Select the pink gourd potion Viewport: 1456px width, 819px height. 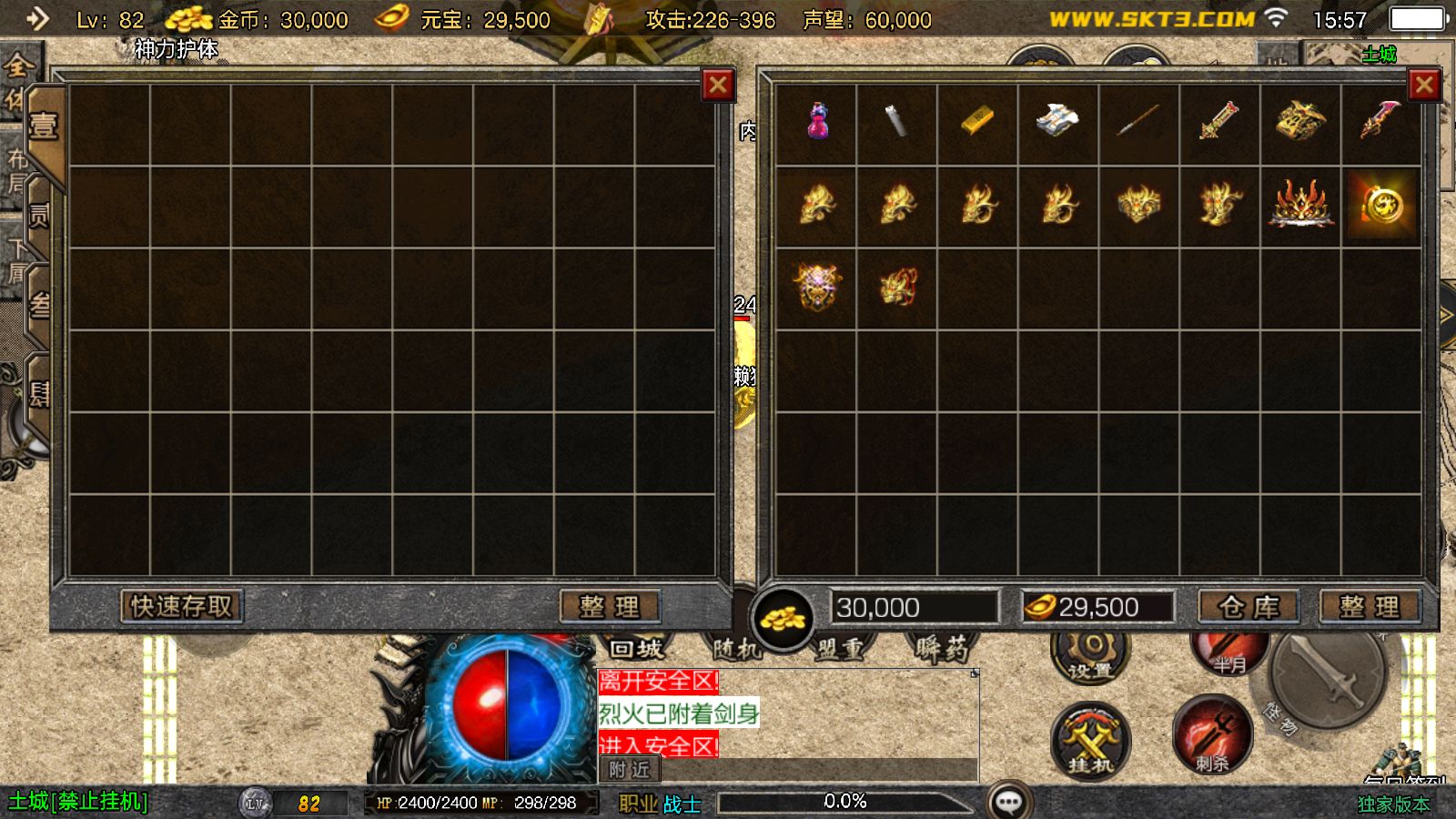(817, 121)
